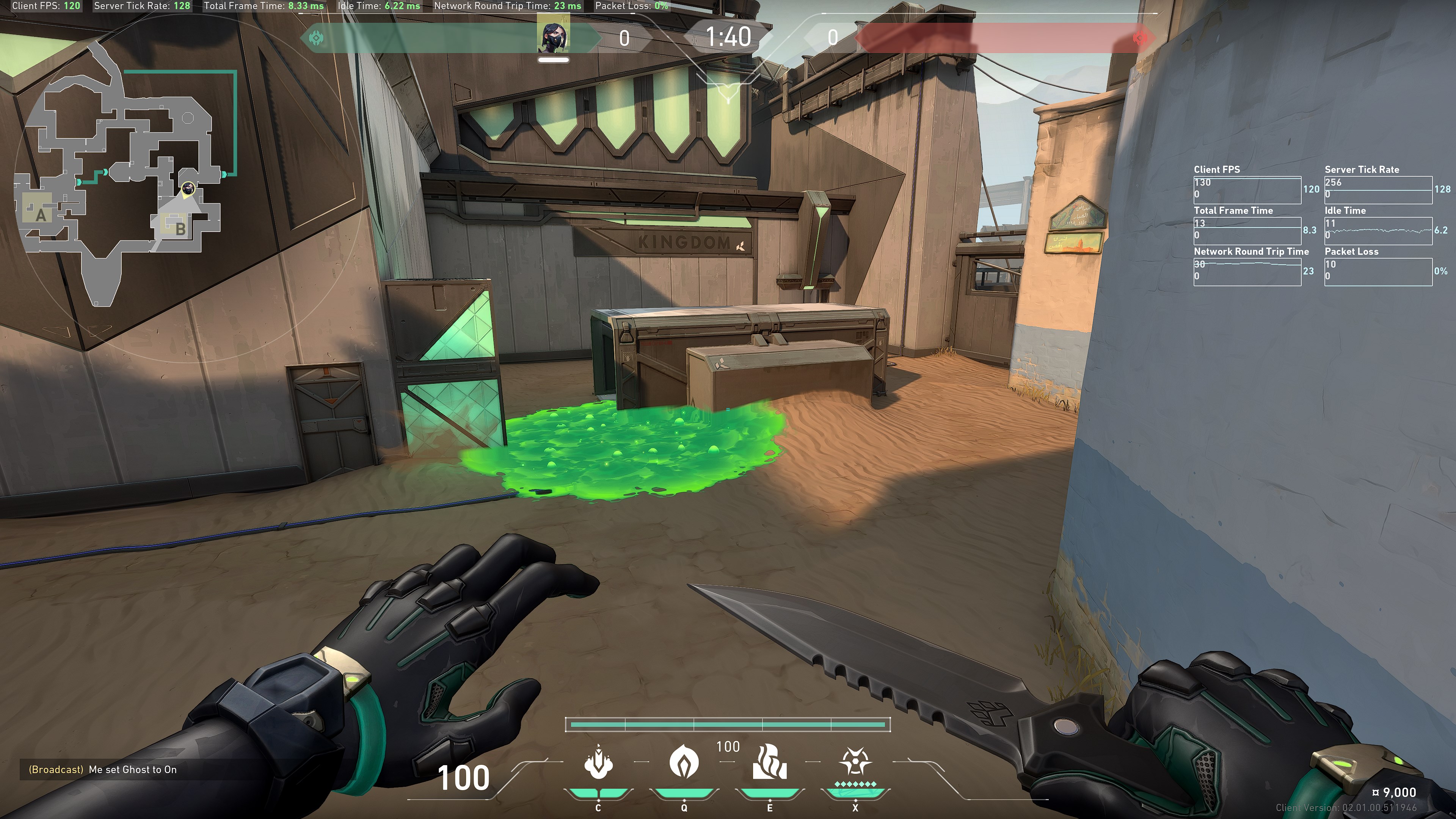Screen dimensions: 1456x819
Task: Click Viper's agent portrait in top bar
Action: pos(553,34)
